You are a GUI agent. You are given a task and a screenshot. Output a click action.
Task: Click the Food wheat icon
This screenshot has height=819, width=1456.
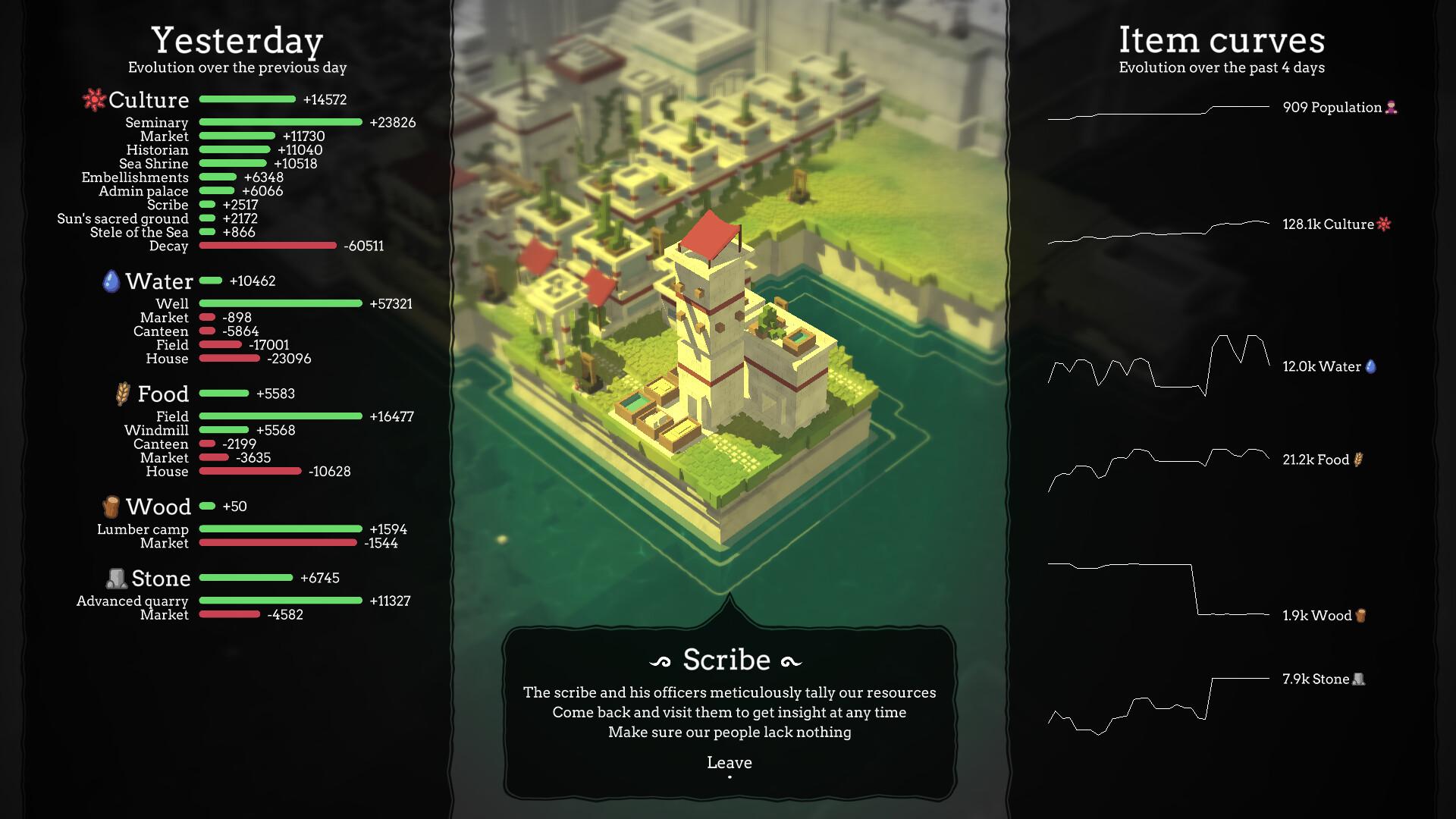pos(123,393)
